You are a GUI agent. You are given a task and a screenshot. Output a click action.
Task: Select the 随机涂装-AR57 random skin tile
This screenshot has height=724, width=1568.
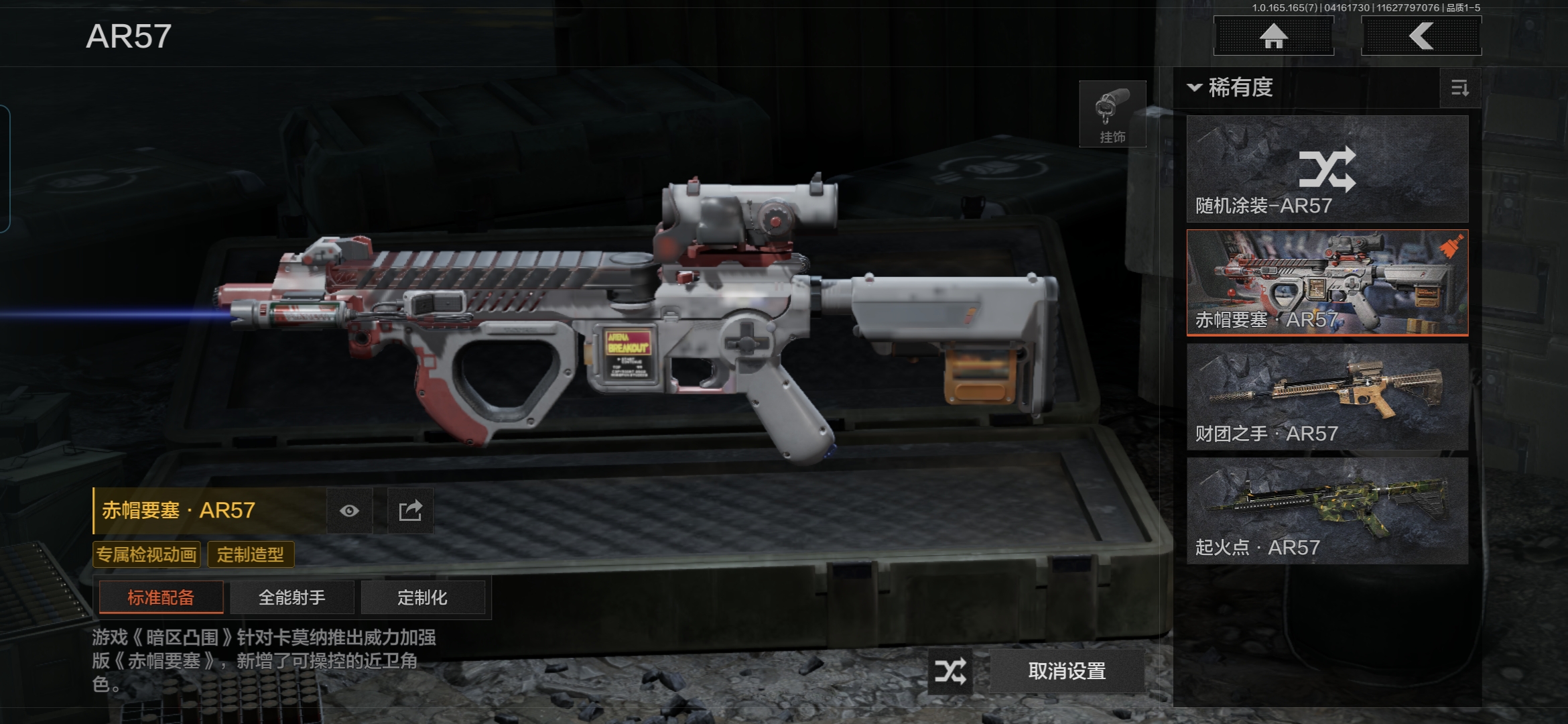[1327, 169]
